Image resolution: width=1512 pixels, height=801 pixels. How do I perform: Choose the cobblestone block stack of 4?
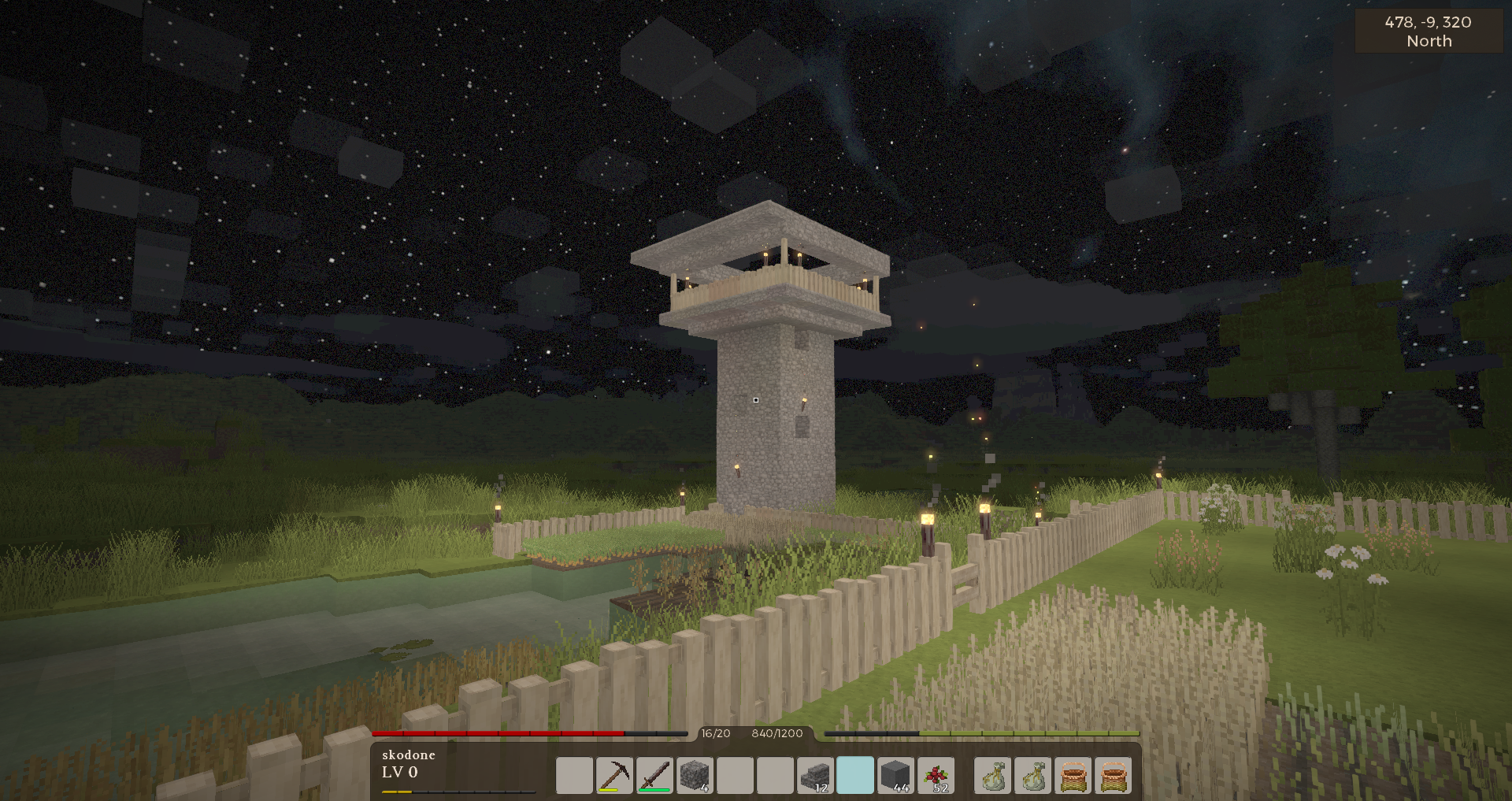695,775
